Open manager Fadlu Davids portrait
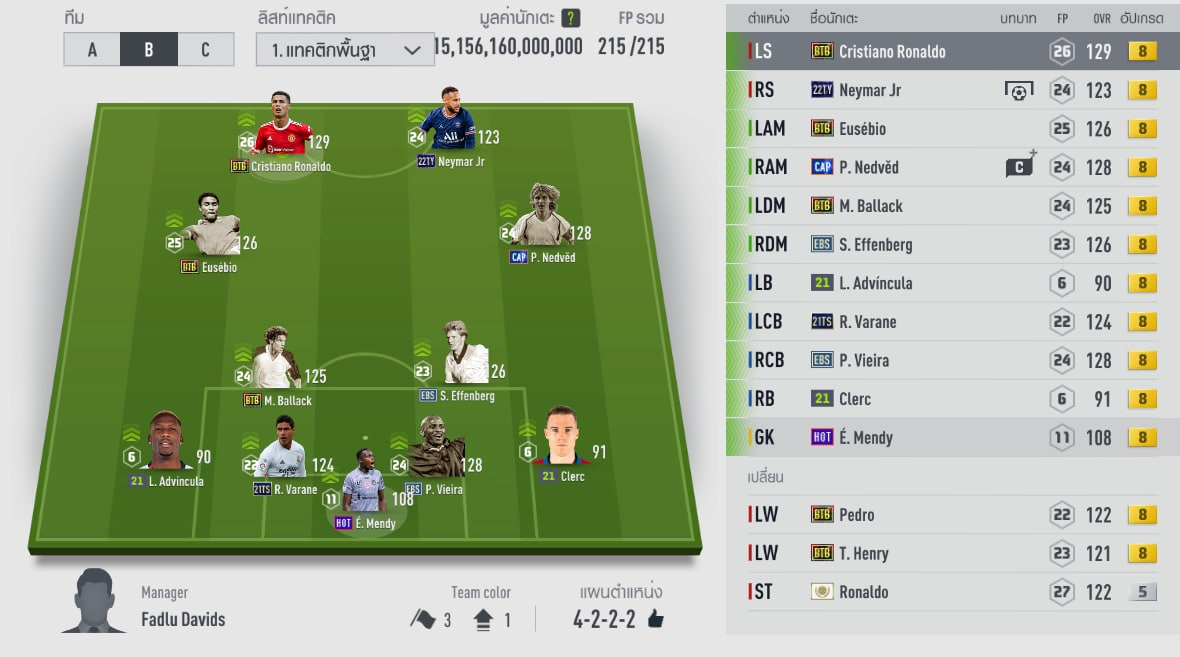The height and width of the screenshot is (657, 1180). 94,601
